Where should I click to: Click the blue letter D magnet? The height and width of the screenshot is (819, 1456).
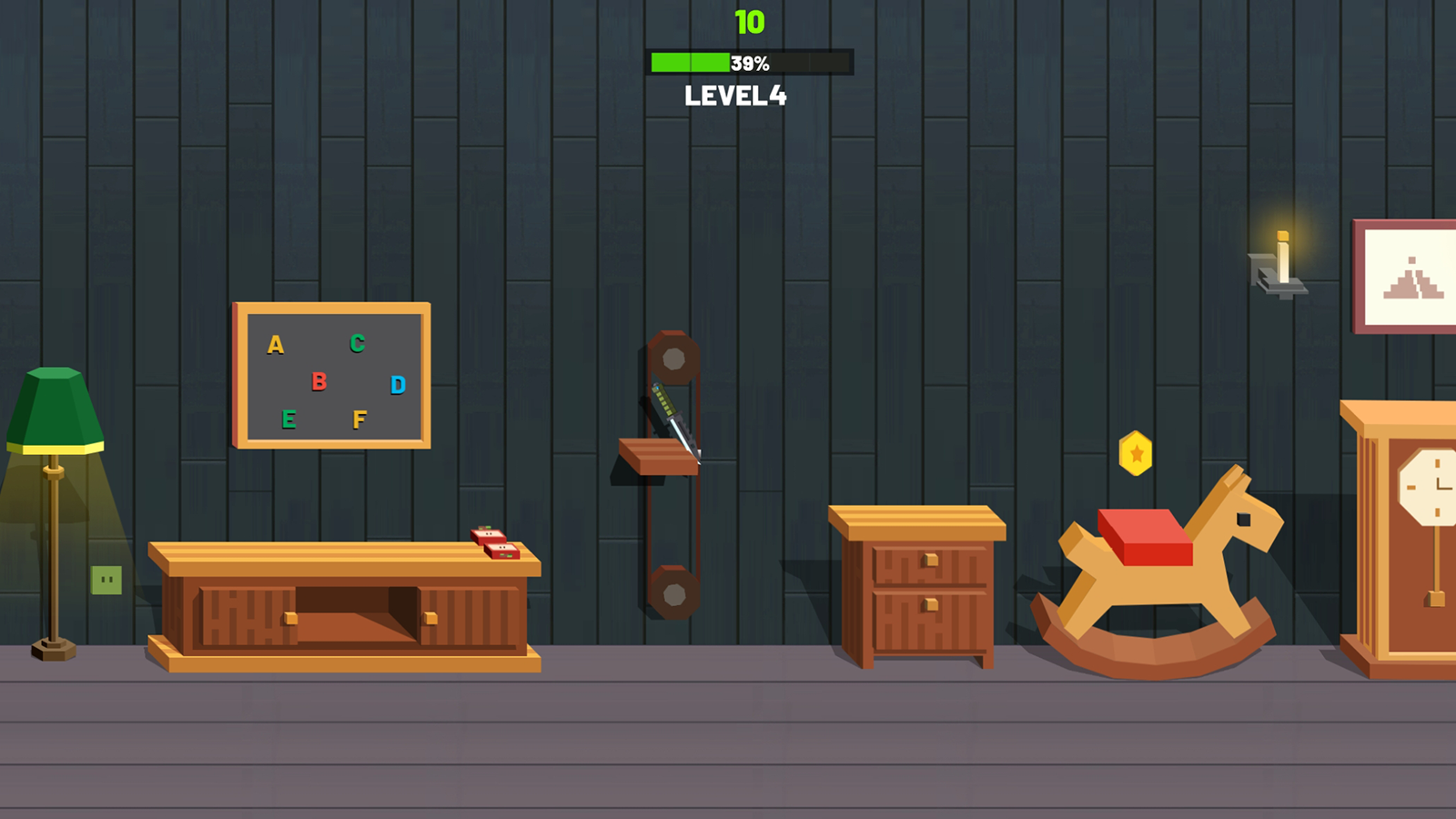tap(396, 385)
